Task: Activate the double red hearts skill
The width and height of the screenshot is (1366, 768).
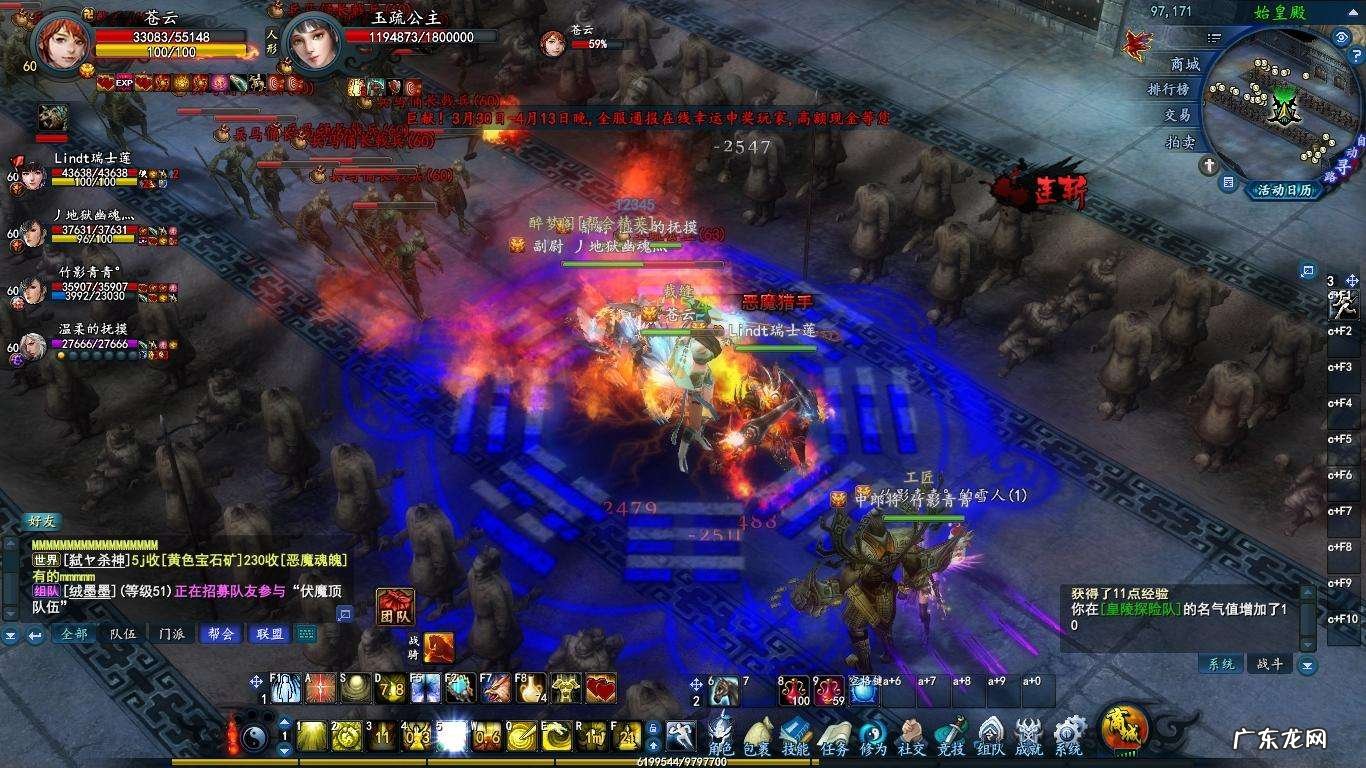Action: pyautogui.click(x=600, y=688)
